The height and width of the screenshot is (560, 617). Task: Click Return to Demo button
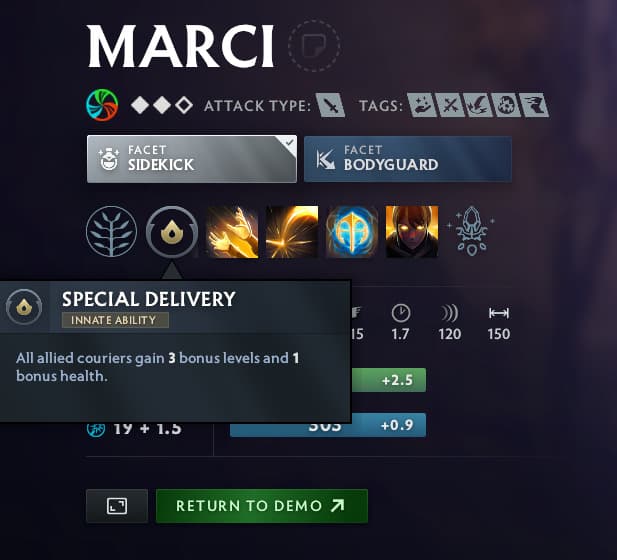tap(261, 506)
